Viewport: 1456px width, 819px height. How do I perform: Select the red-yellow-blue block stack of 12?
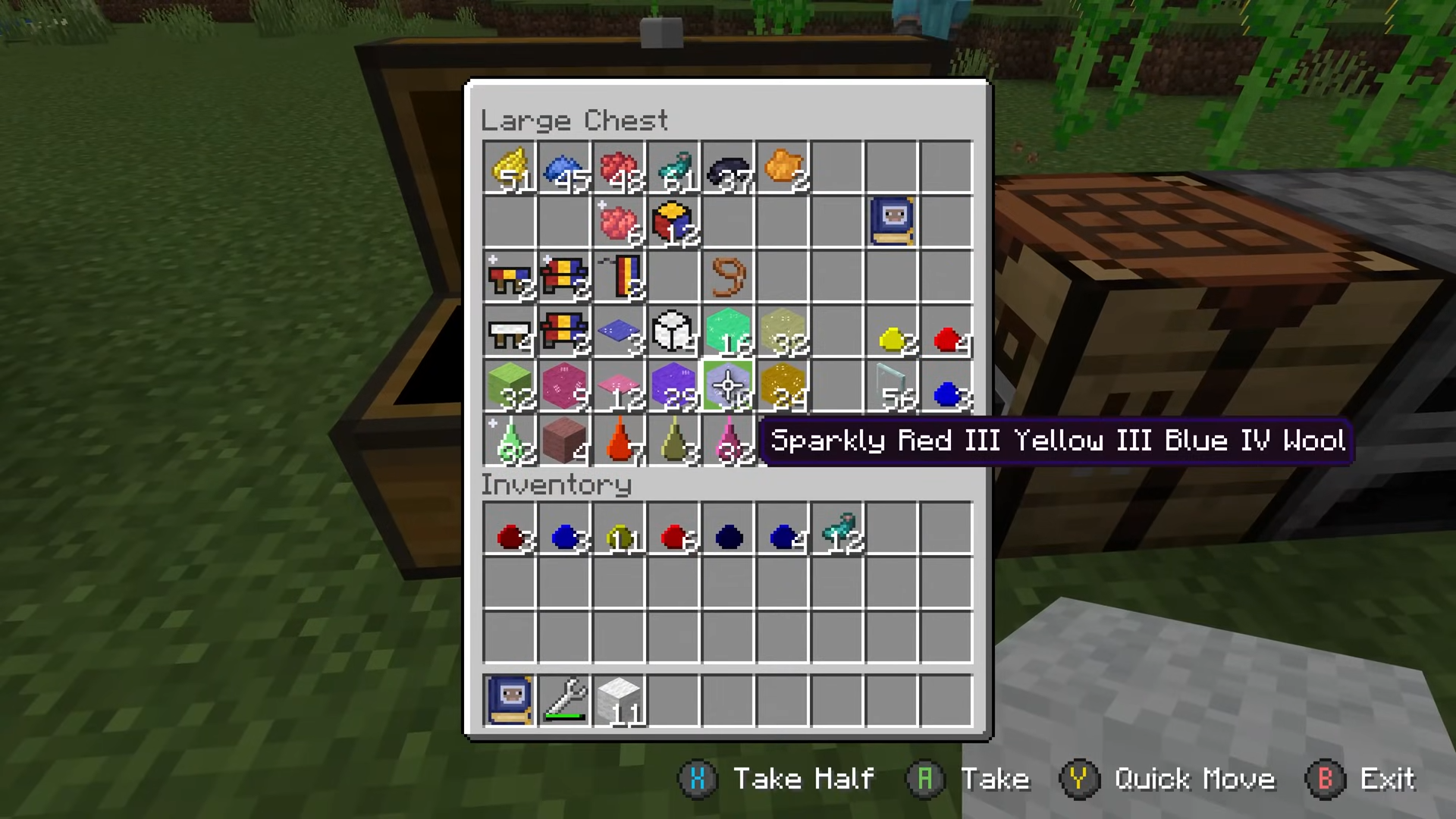coord(673,222)
